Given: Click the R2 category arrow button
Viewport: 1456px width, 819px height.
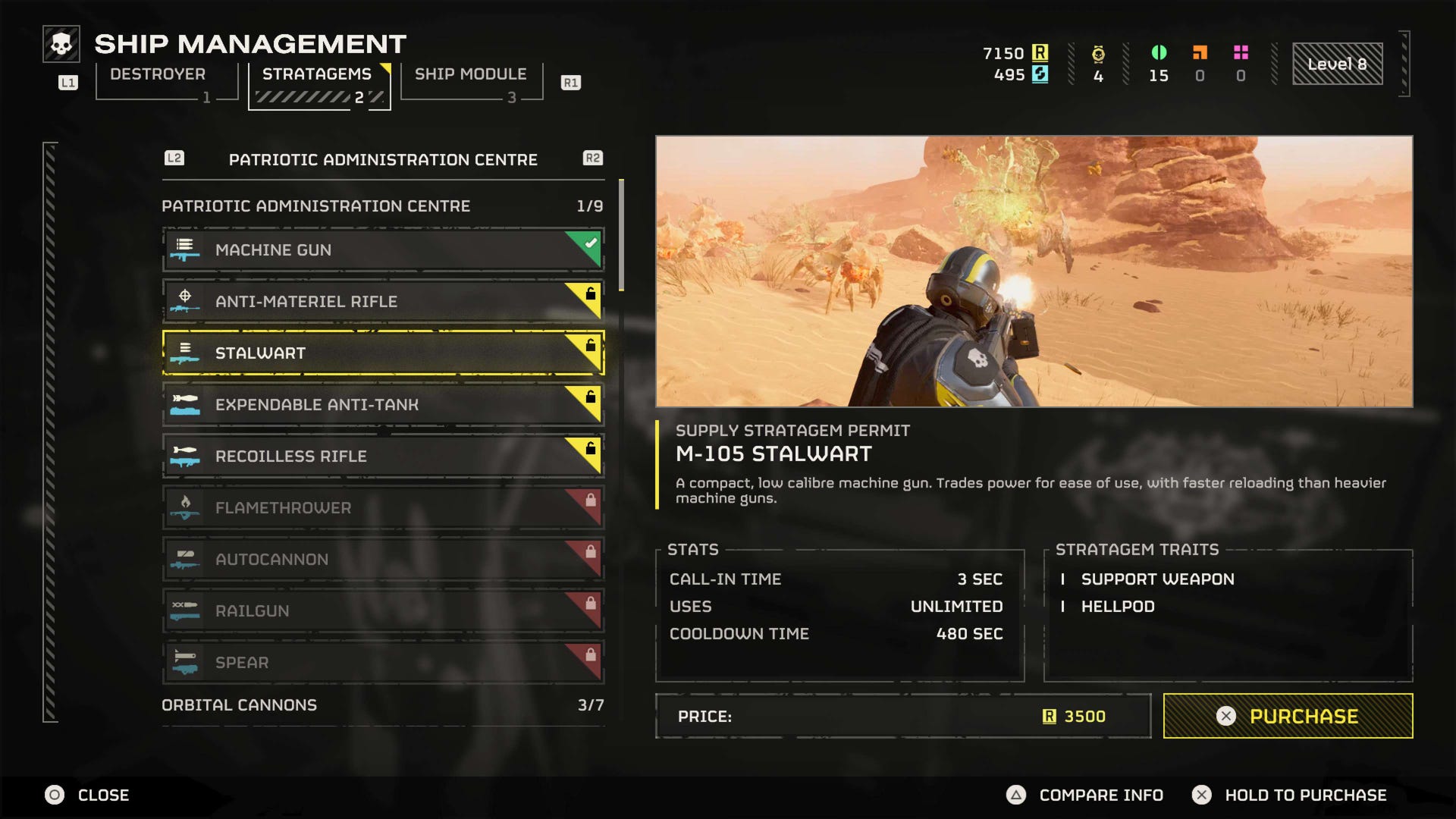Looking at the screenshot, I should [594, 158].
